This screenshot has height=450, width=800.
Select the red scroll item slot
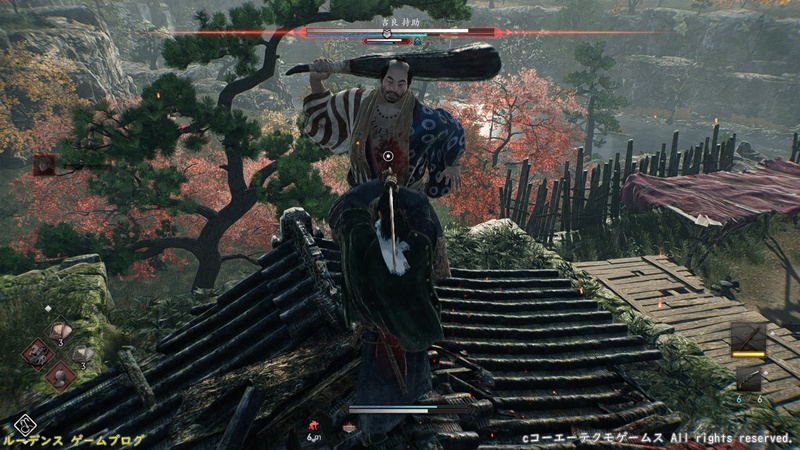[38, 352]
